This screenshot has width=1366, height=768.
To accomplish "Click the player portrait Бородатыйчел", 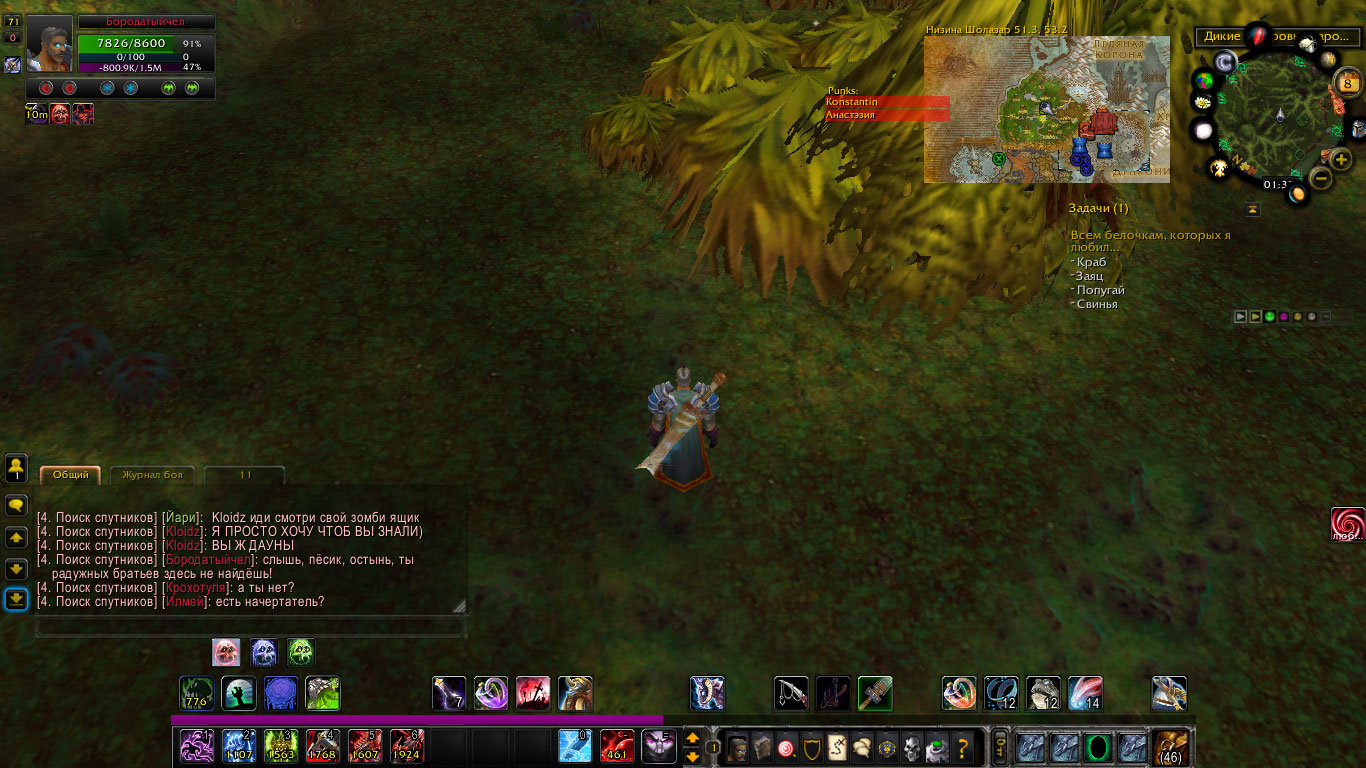I will click(49, 44).
